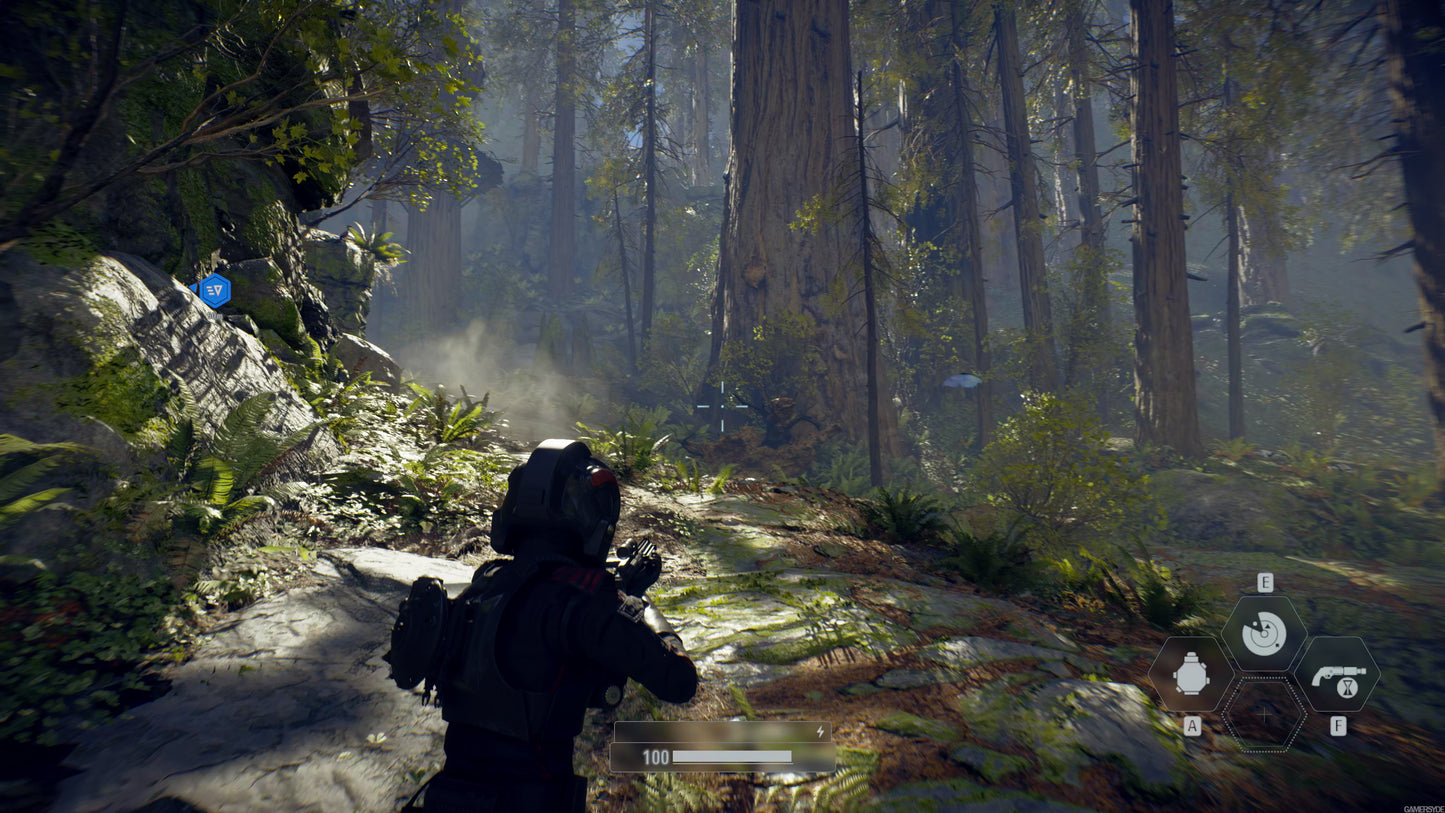
Task: Click the radar sweep symbol in the middle ability slot
Action: tap(1264, 633)
